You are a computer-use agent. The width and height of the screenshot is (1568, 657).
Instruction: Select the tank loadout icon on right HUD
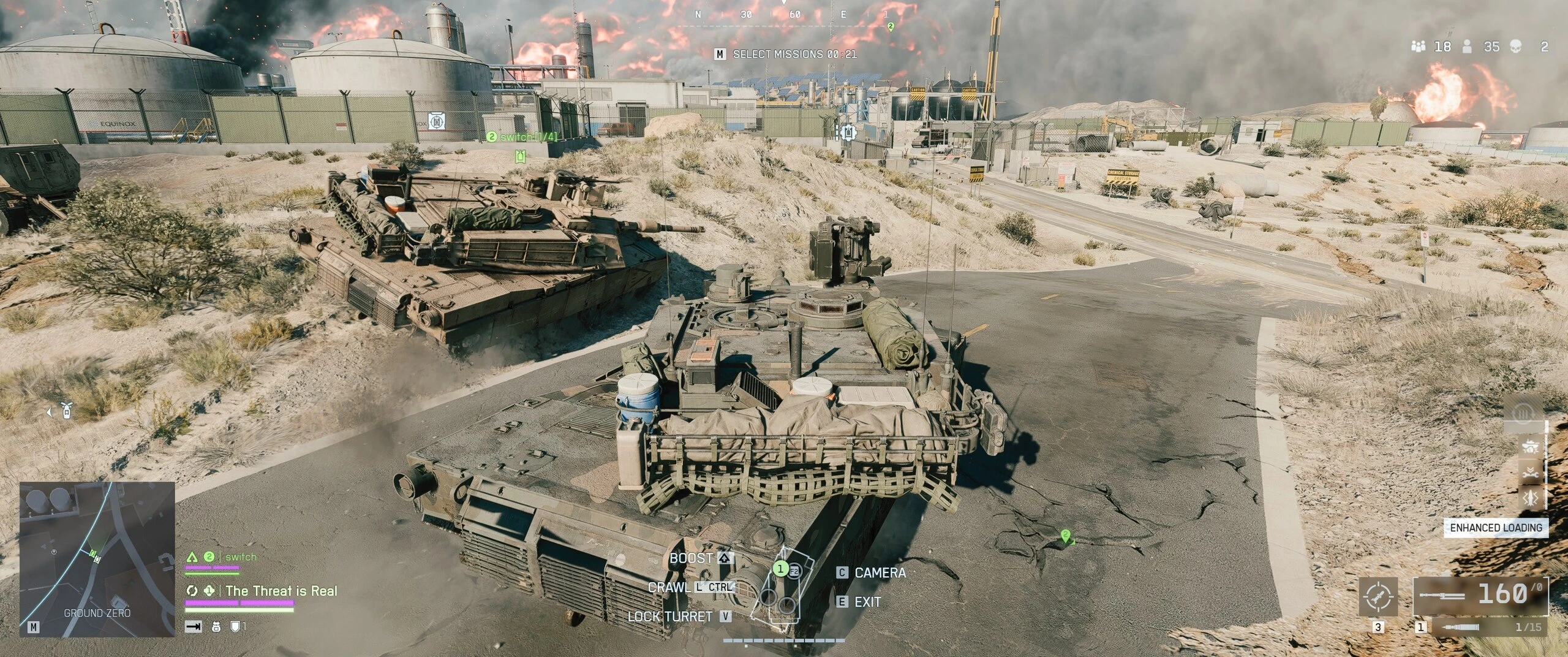pyautogui.click(x=1530, y=446)
